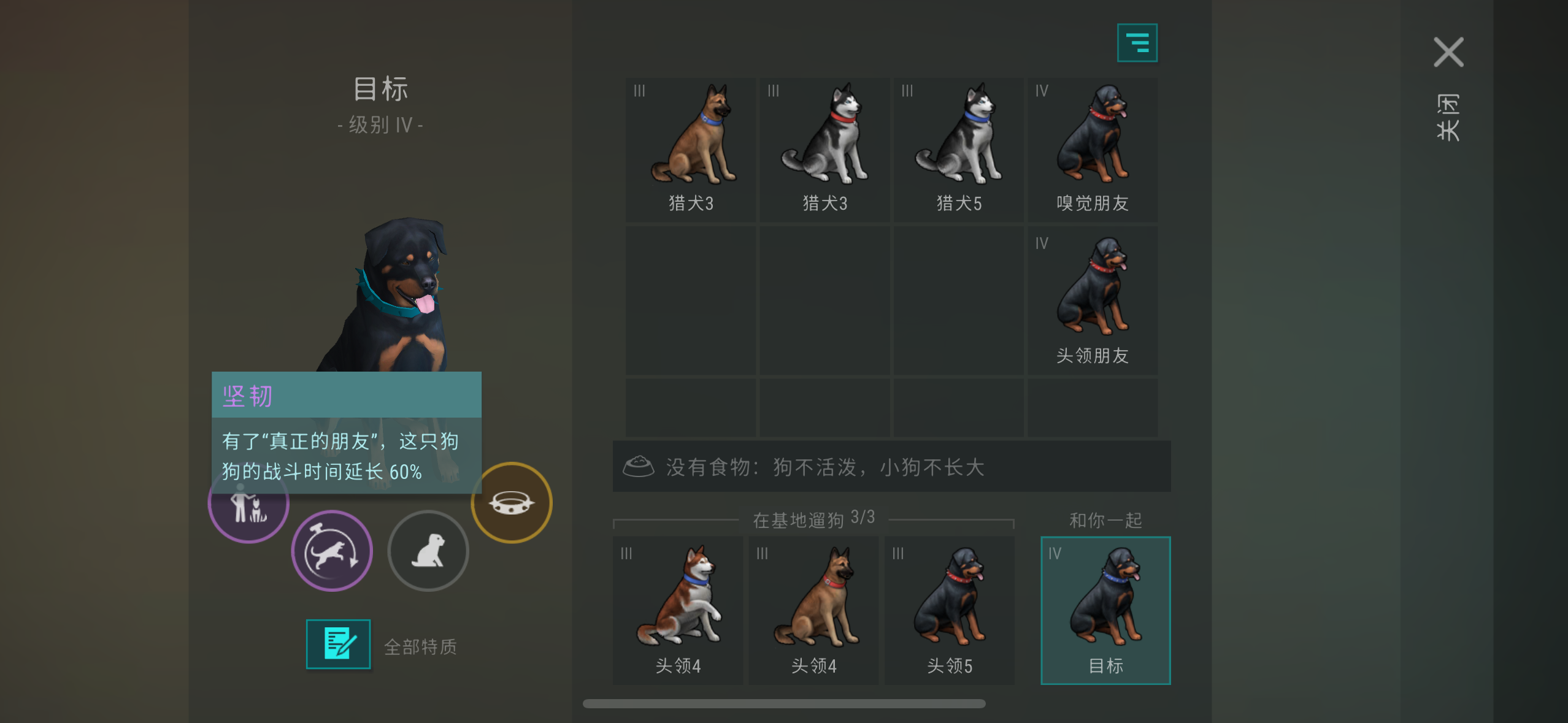Viewport: 1568px width, 723px height.
Task: Expand the 嗅觉朋友 dog details
Action: pos(1093,147)
